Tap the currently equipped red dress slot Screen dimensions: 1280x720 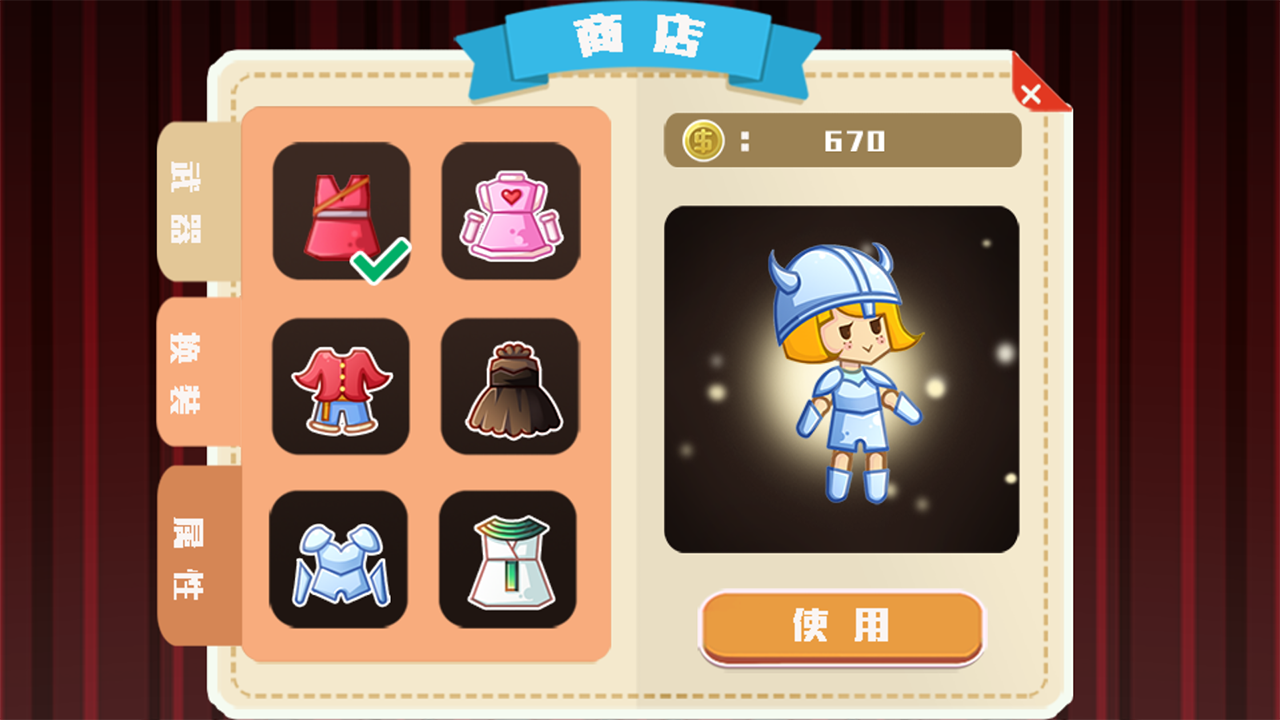tap(341, 213)
